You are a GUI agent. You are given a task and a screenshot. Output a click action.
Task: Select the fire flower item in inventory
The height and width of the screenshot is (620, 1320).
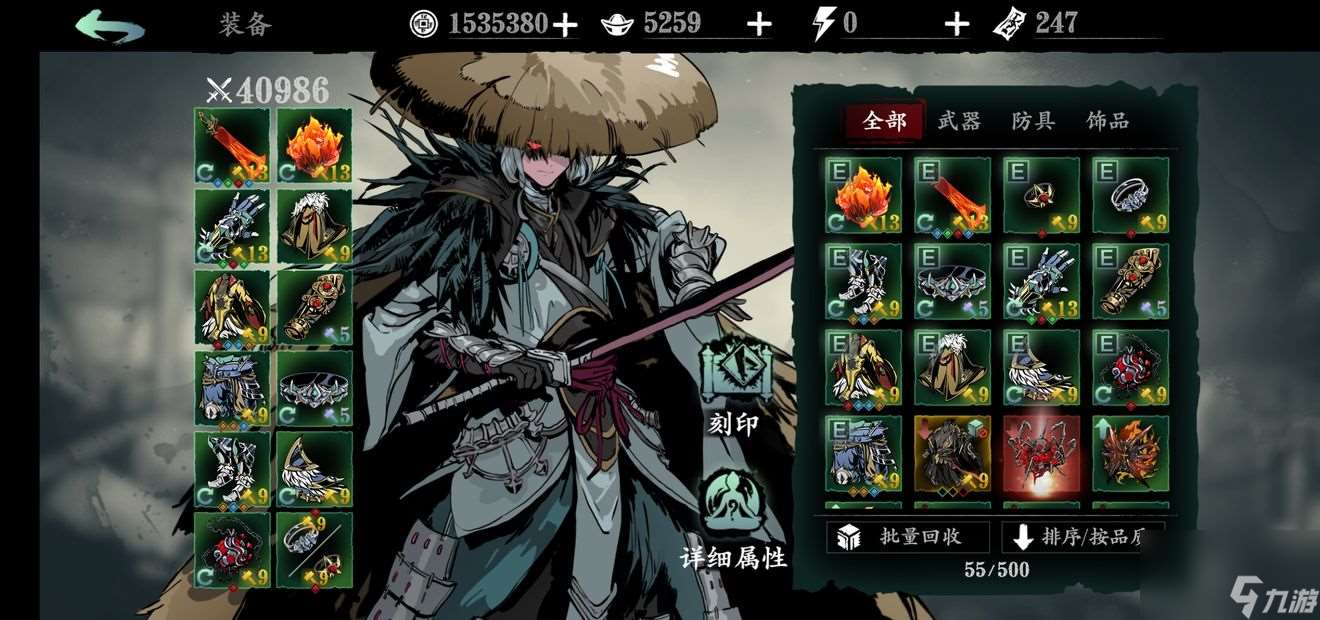click(x=863, y=195)
